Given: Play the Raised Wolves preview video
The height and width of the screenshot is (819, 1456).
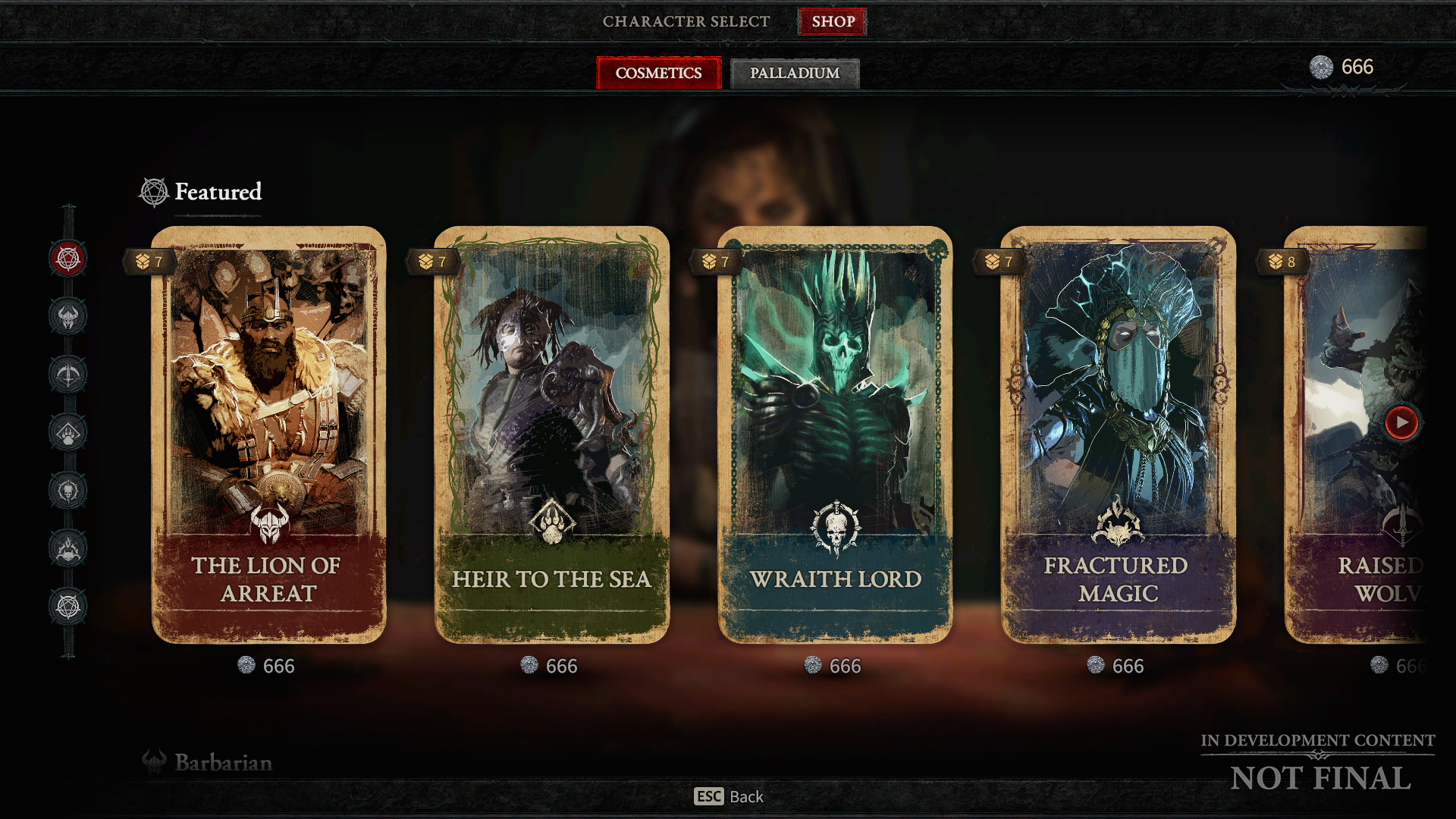Looking at the screenshot, I should [1401, 424].
